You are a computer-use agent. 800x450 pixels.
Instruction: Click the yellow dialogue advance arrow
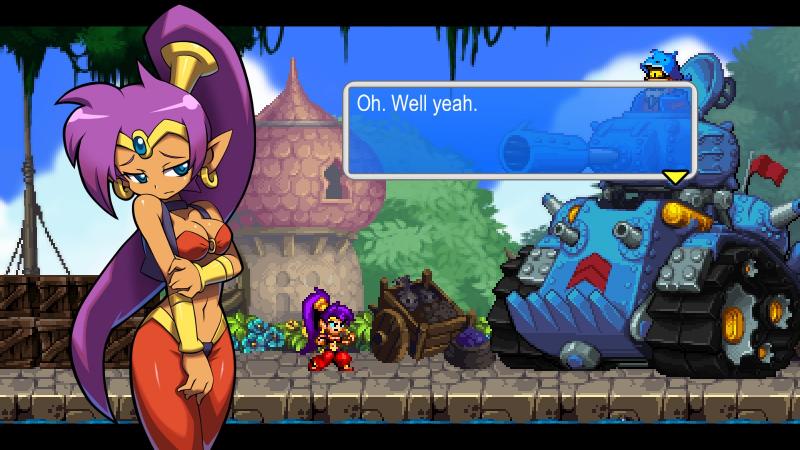676,177
